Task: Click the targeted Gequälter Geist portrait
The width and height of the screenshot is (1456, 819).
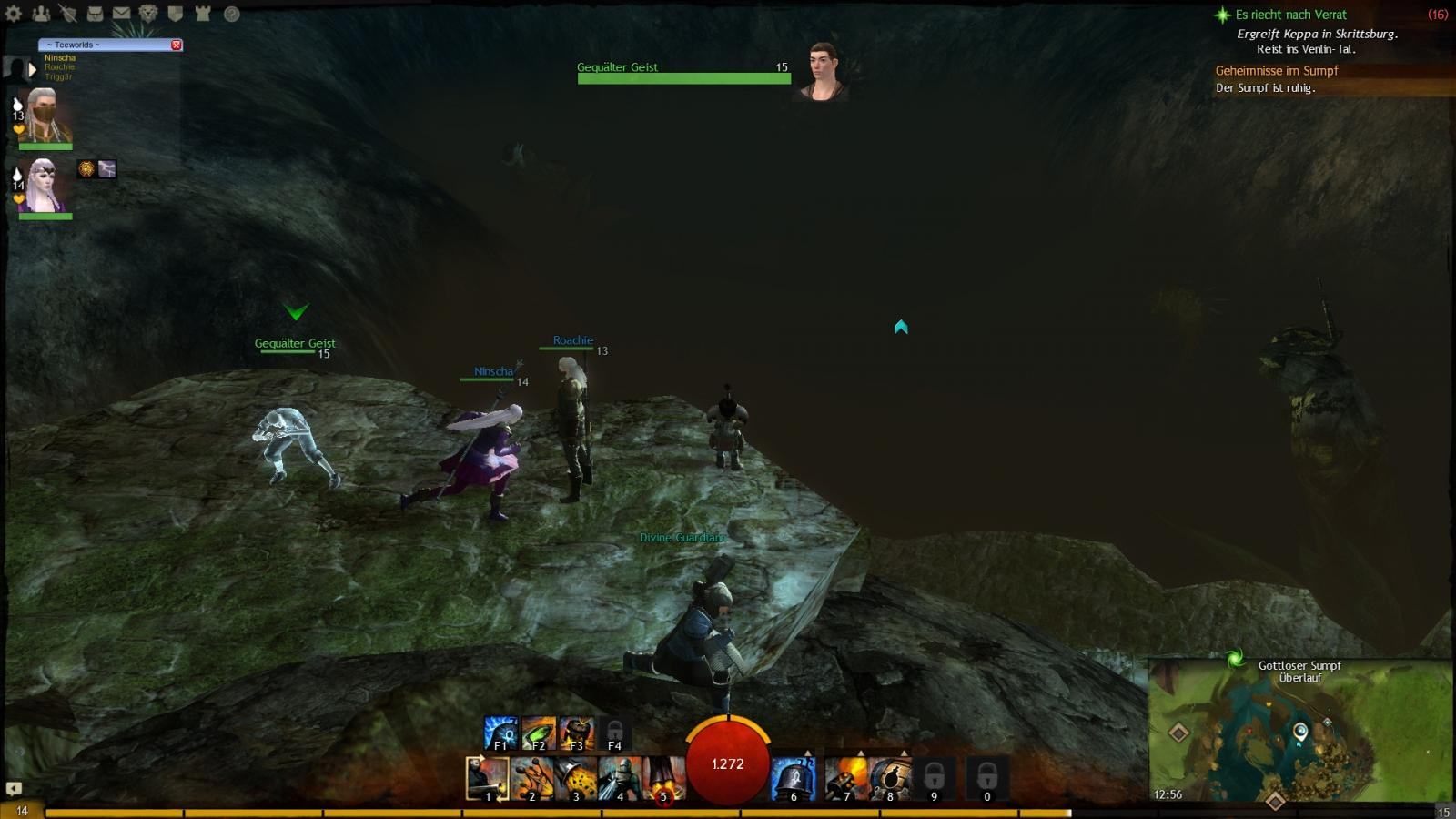Action: coord(824,71)
